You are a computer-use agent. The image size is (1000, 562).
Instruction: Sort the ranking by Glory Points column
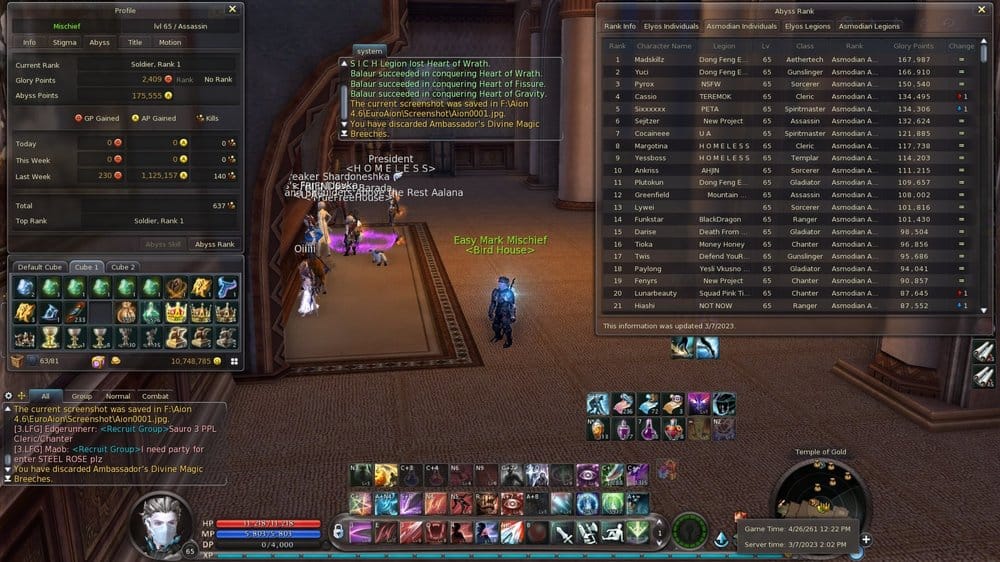point(913,45)
